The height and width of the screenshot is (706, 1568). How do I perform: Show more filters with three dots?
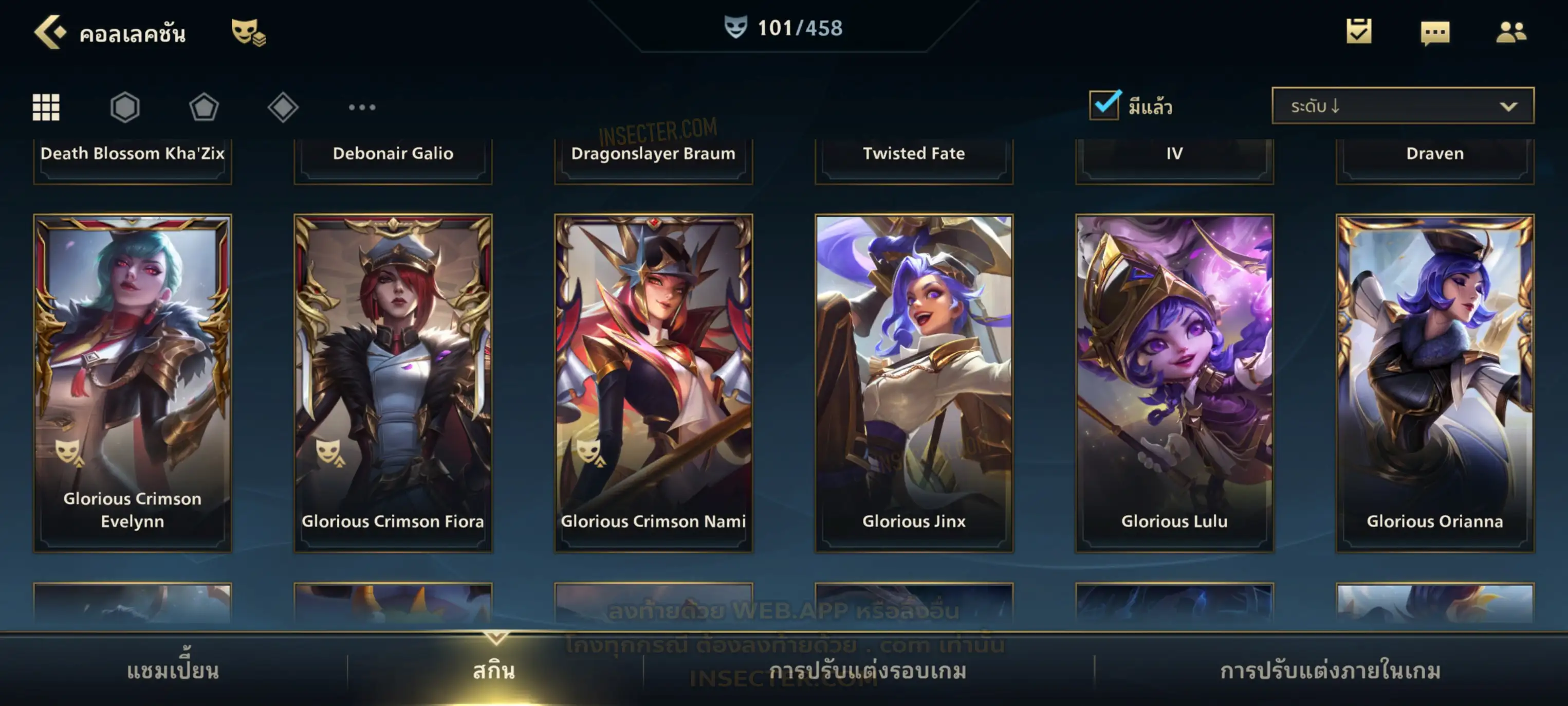point(362,107)
